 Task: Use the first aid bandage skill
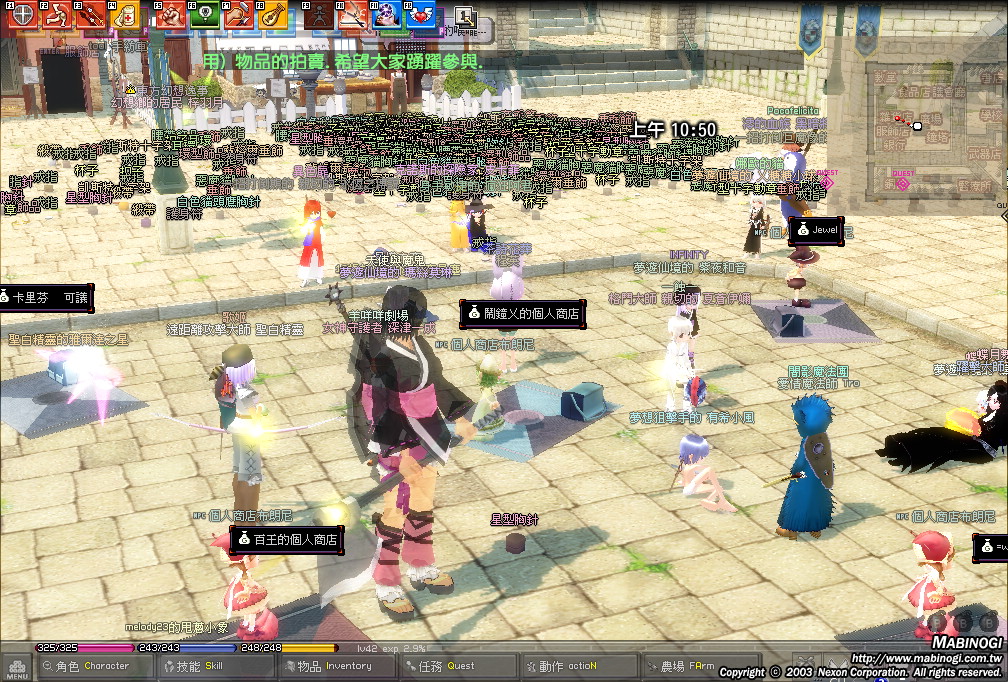tap(124, 15)
